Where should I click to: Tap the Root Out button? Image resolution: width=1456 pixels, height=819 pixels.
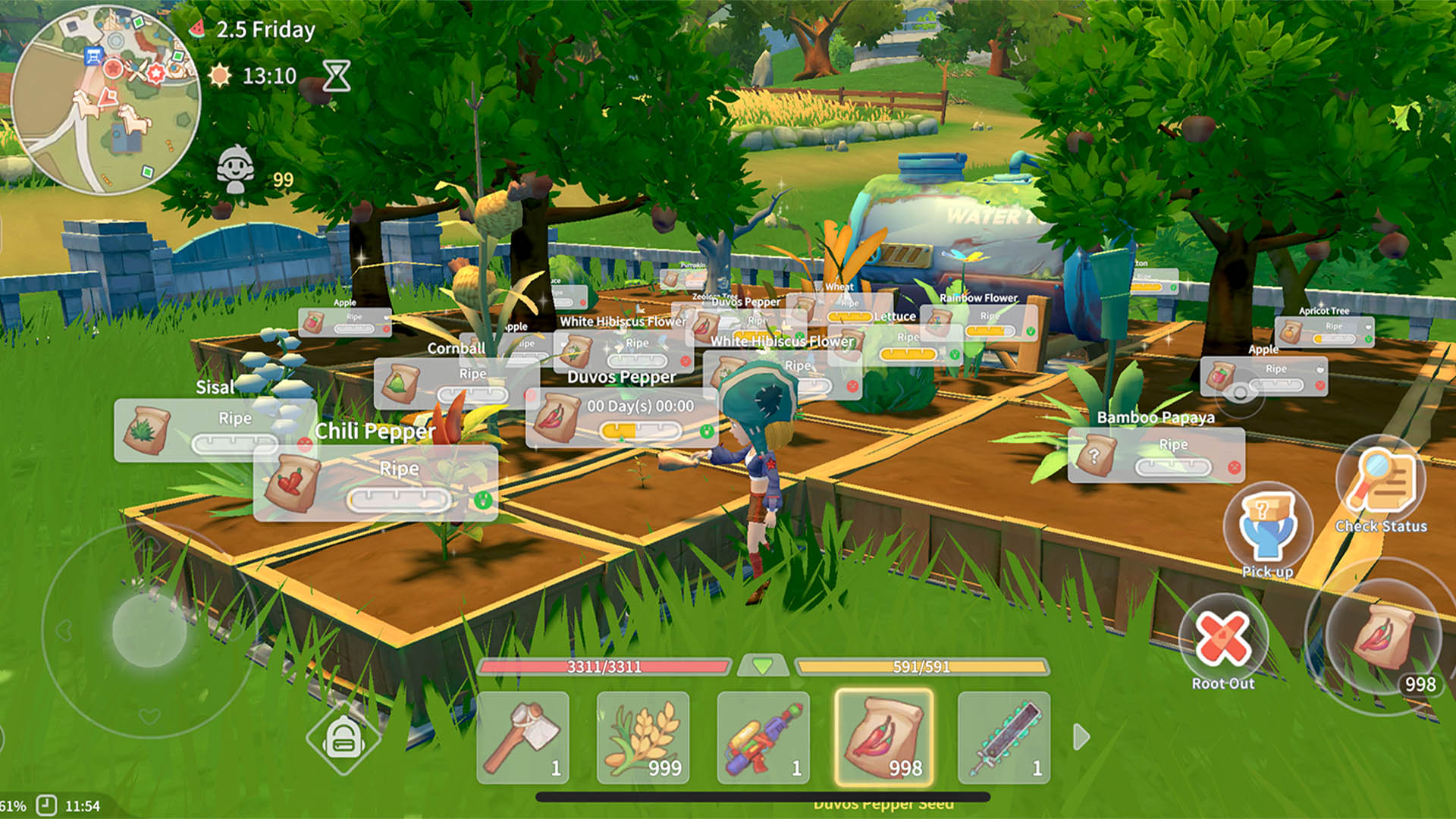(1222, 641)
